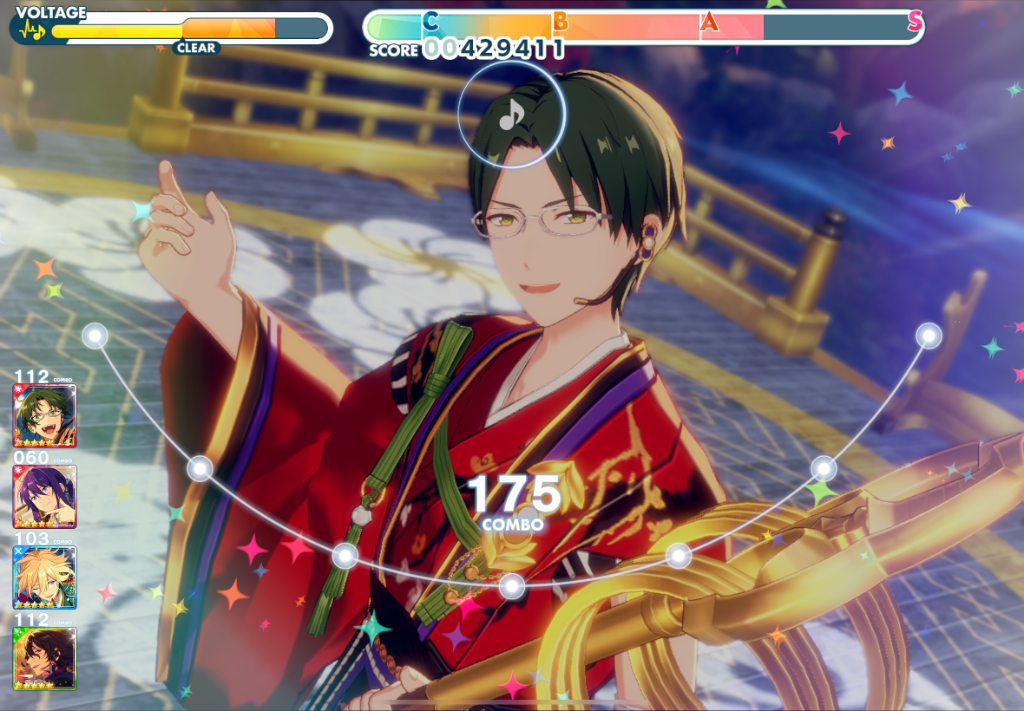This screenshot has height=711, width=1024.
Task: Tap the falling music note circle
Action: pyautogui.click(x=512, y=115)
